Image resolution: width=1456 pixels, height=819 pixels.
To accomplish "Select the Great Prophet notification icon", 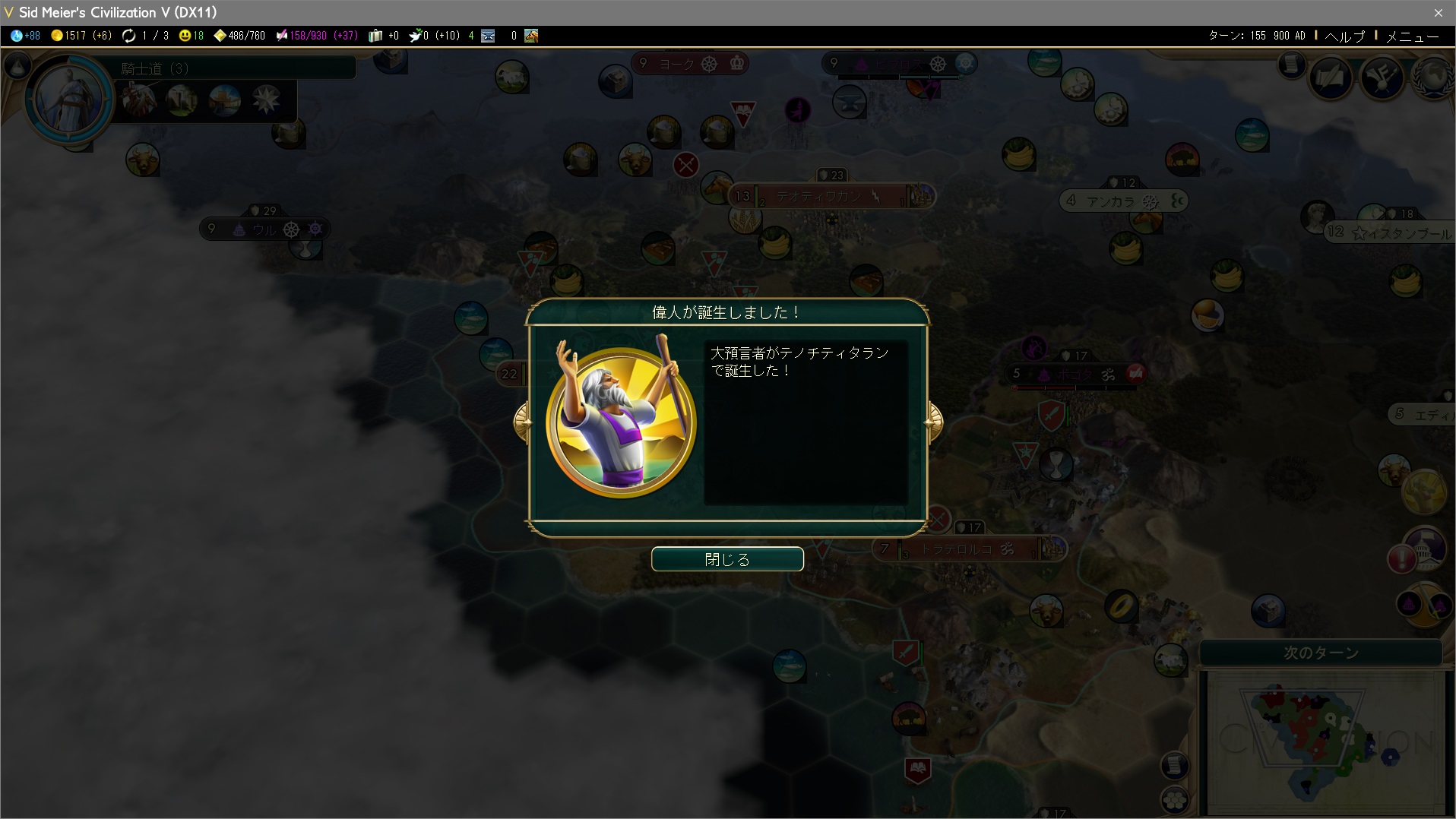I will click(x=1423, y=492).
